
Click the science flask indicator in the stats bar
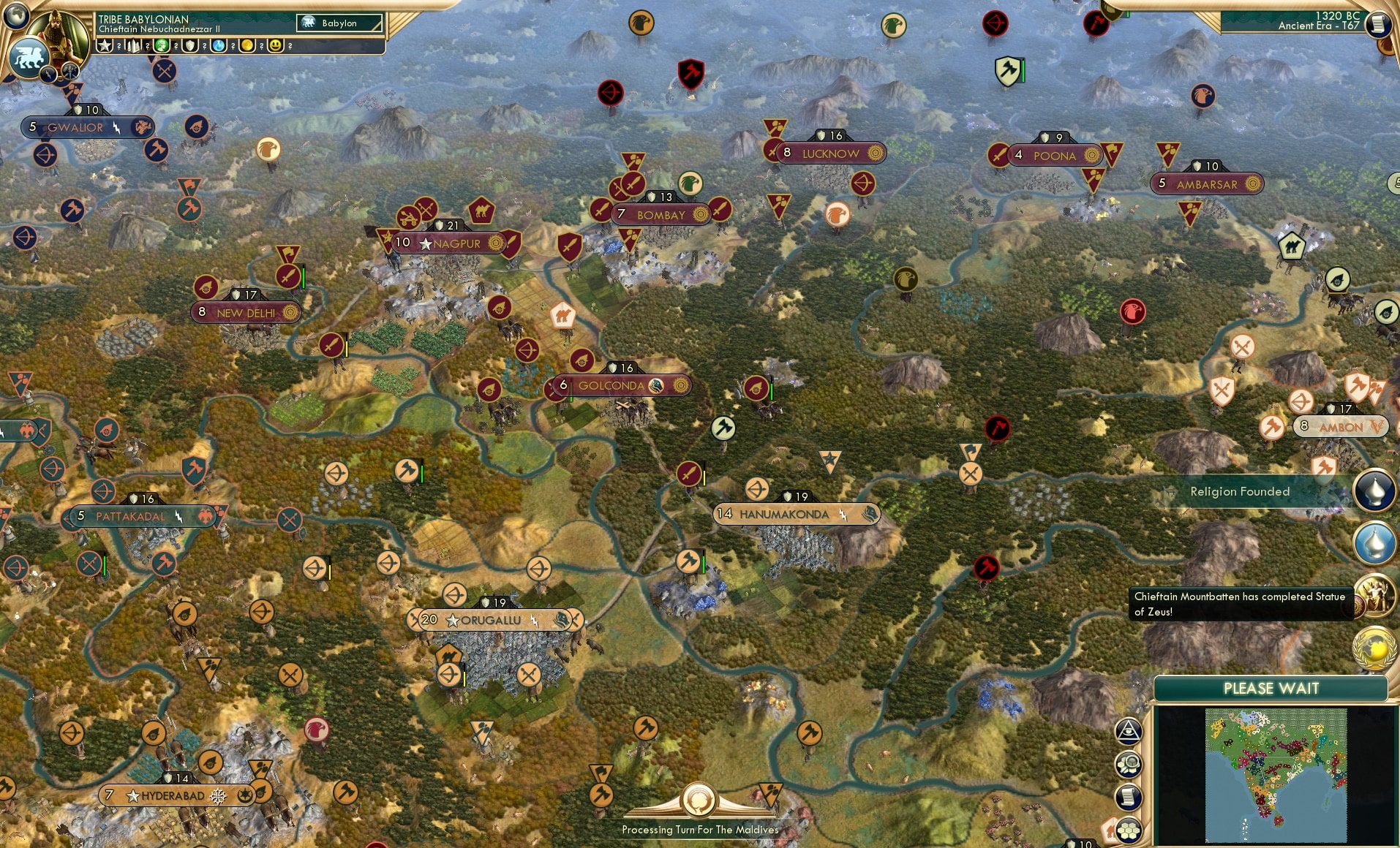pyautogui.click(x=218, y=45)
